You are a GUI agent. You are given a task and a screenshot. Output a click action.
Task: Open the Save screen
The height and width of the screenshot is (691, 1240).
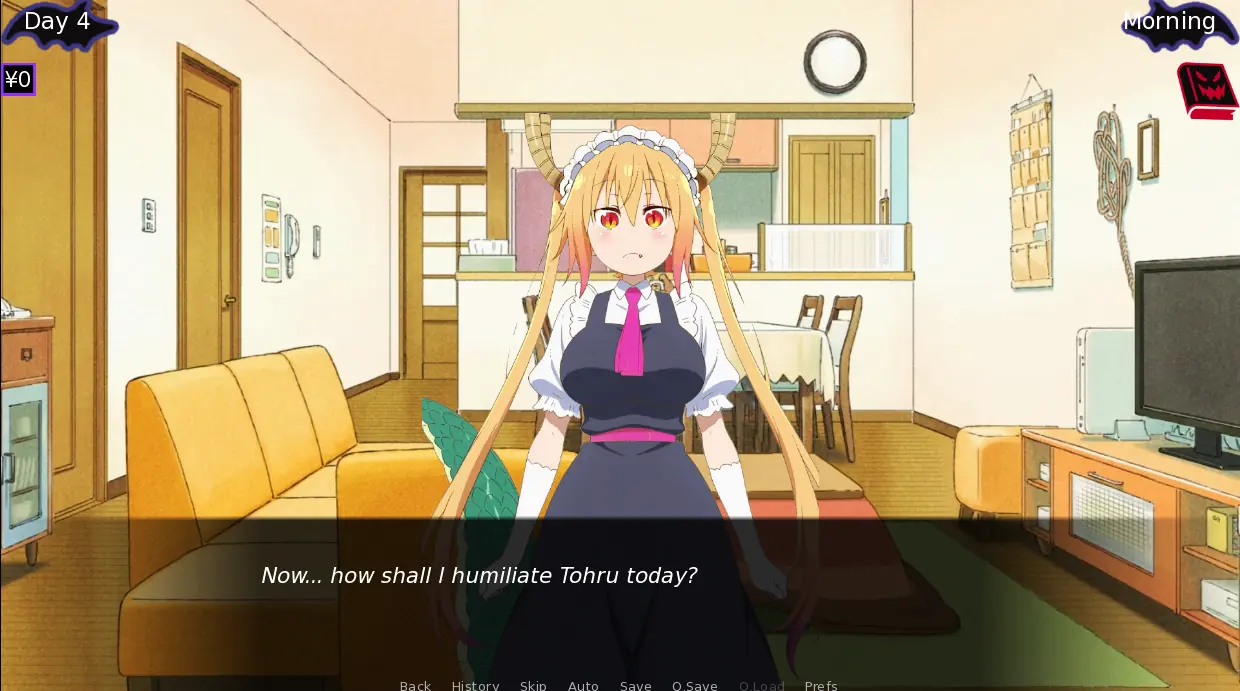pos(635,685)
